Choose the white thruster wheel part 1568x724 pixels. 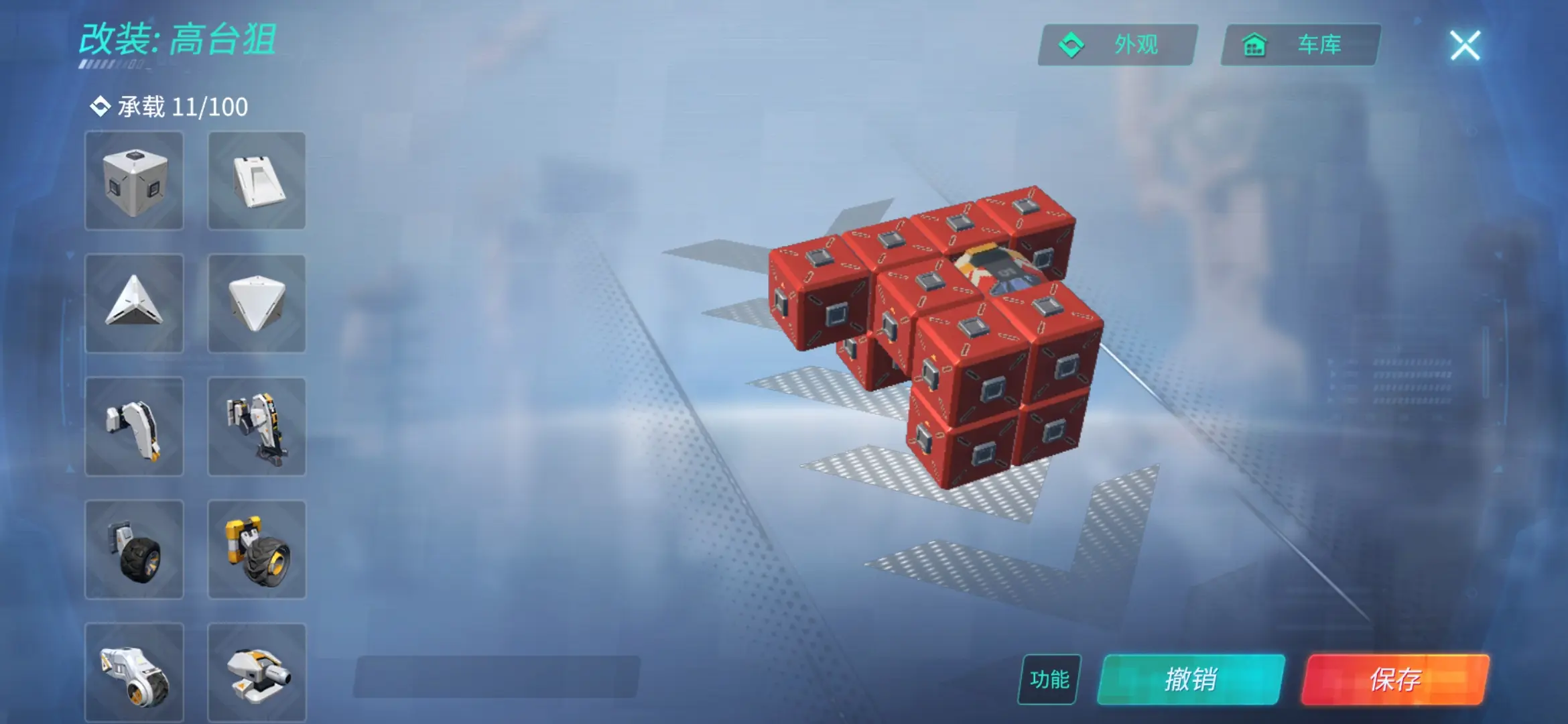coord(134,672)
